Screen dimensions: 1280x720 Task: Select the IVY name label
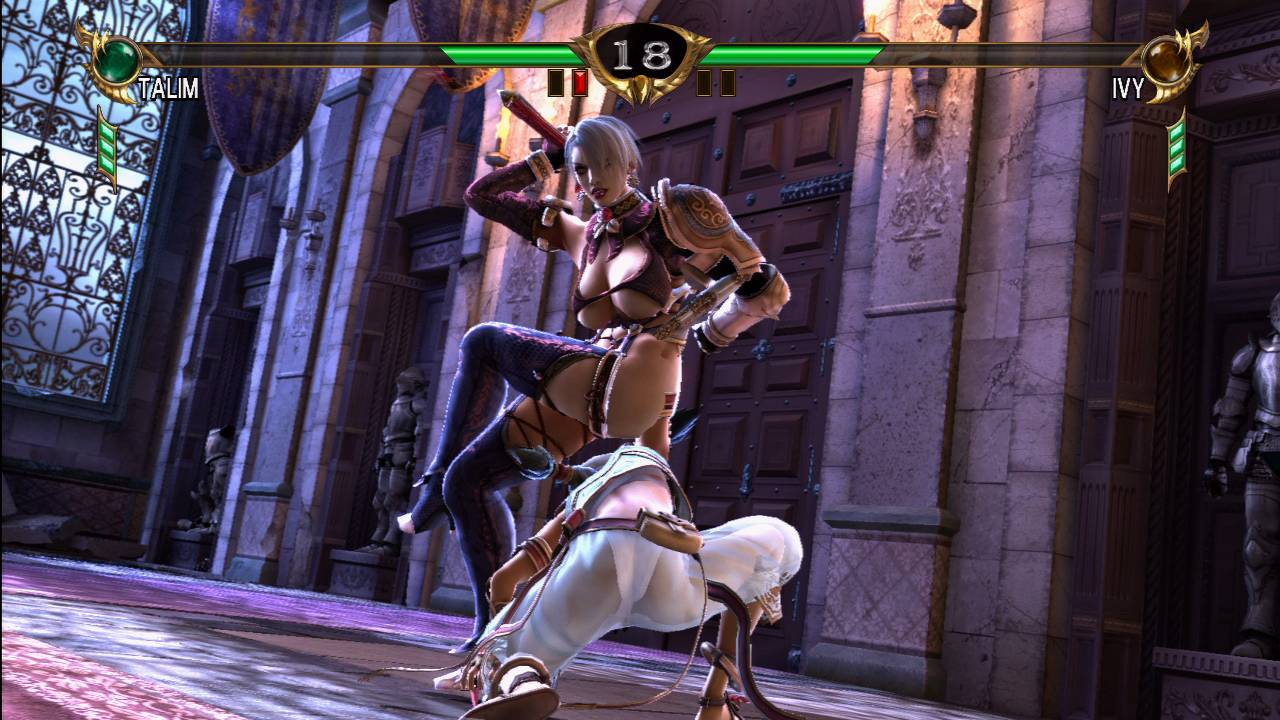[x=1128, y=87]
